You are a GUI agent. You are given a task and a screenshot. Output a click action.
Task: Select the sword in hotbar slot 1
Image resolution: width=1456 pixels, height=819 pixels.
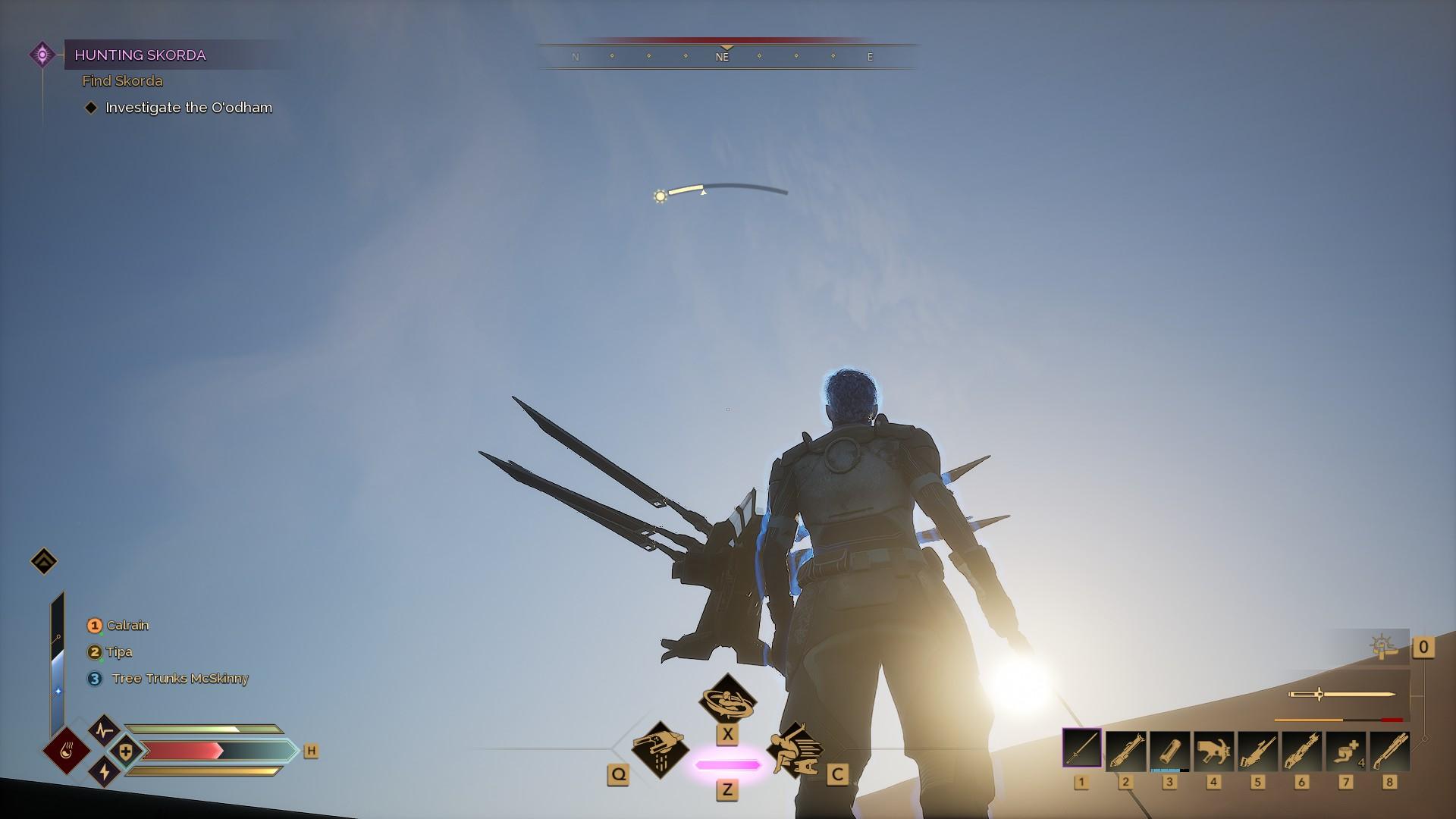point(1081,750)
